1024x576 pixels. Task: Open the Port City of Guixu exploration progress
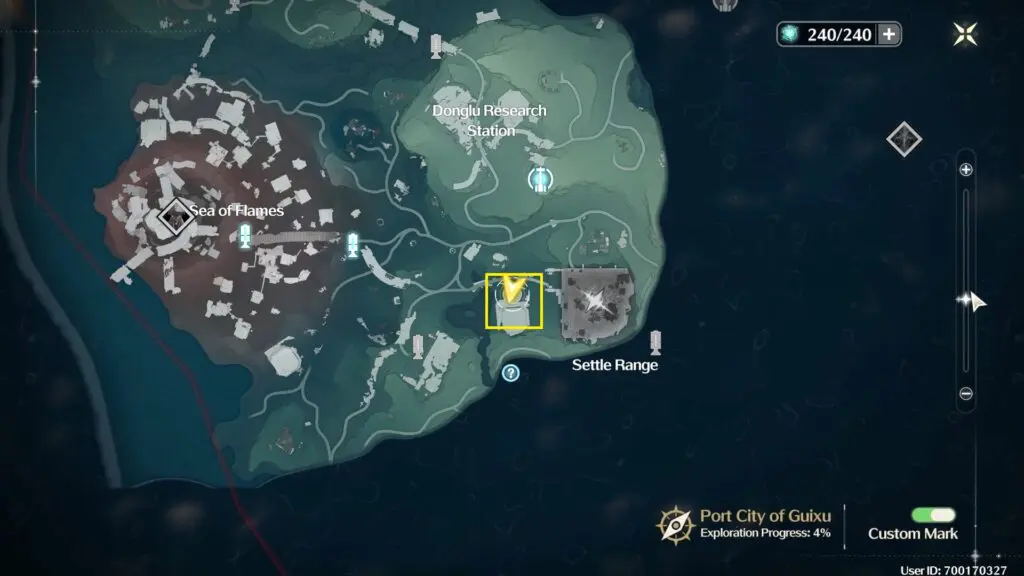click(676, 524)
